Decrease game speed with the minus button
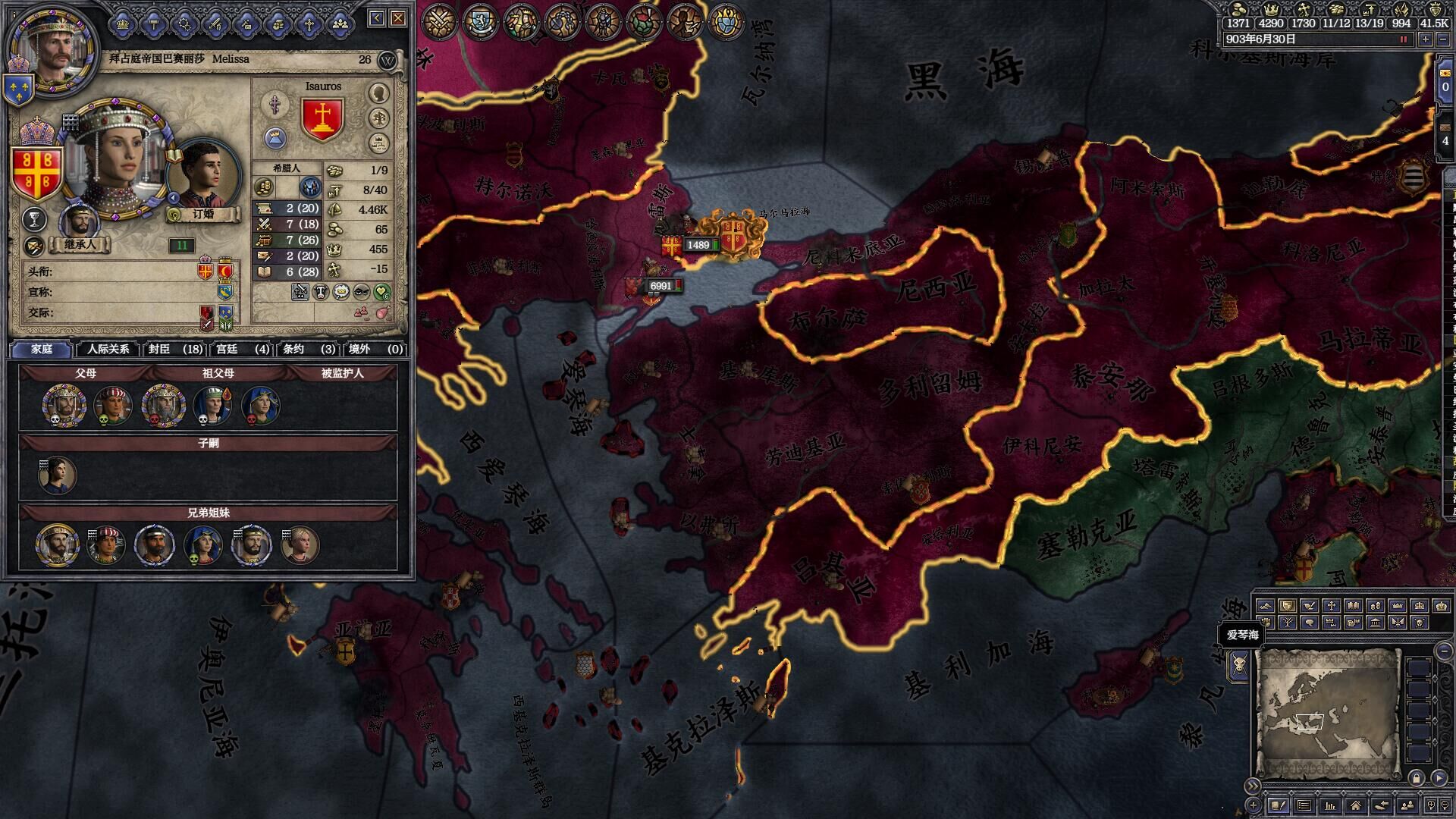1456x819 pixels. click(1443, 39)
